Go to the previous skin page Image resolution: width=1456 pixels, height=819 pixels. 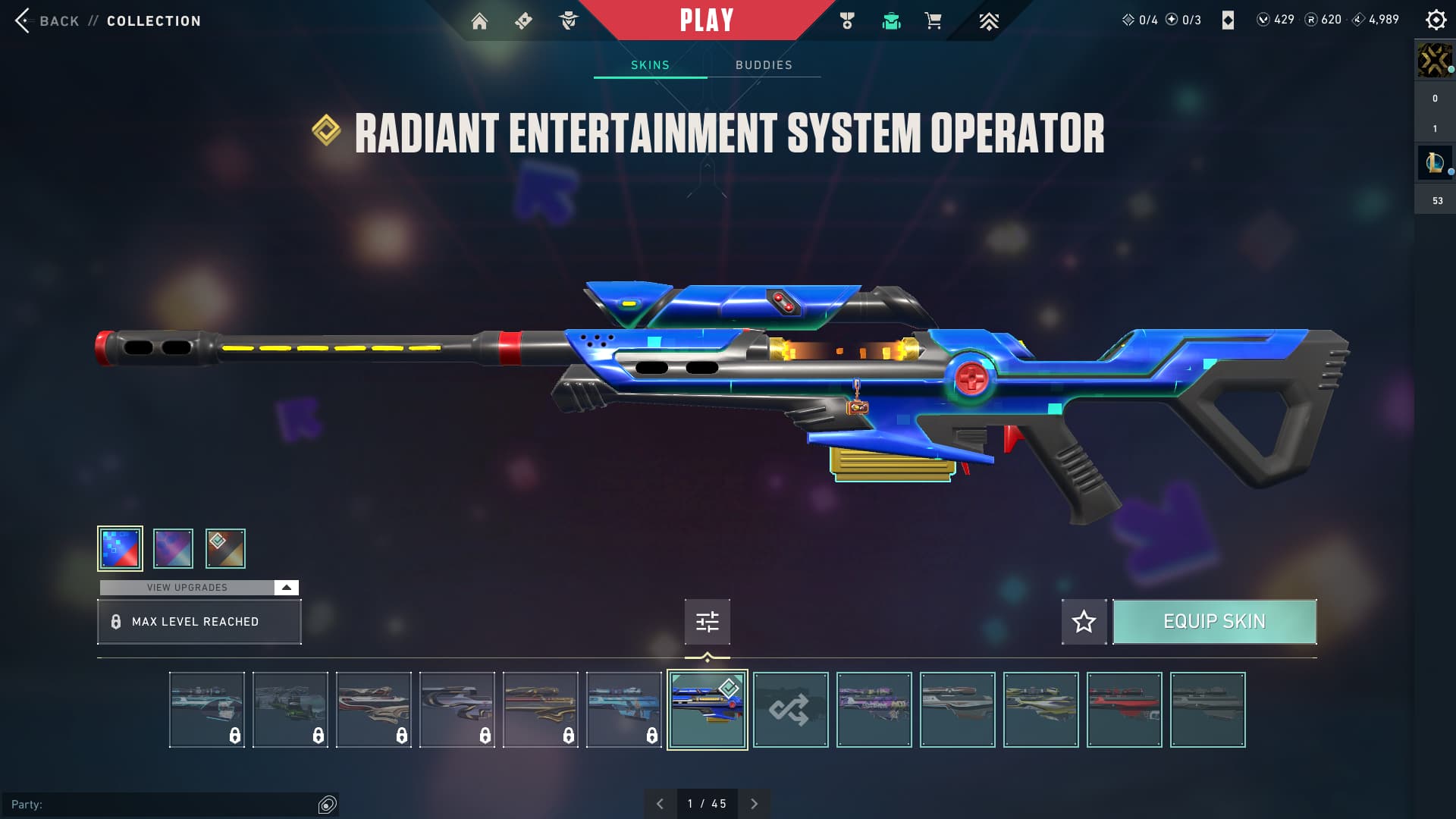click(x=660, y=804)
